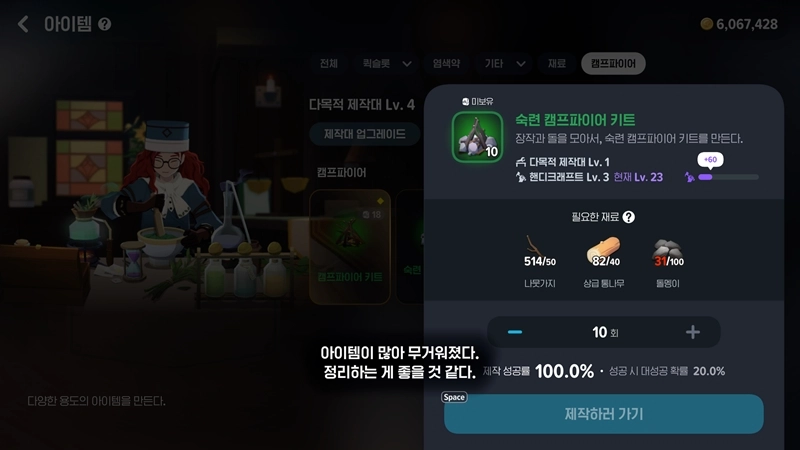
Task: Select the 캠프파이어 tab
Action: (x=613, y=64)
